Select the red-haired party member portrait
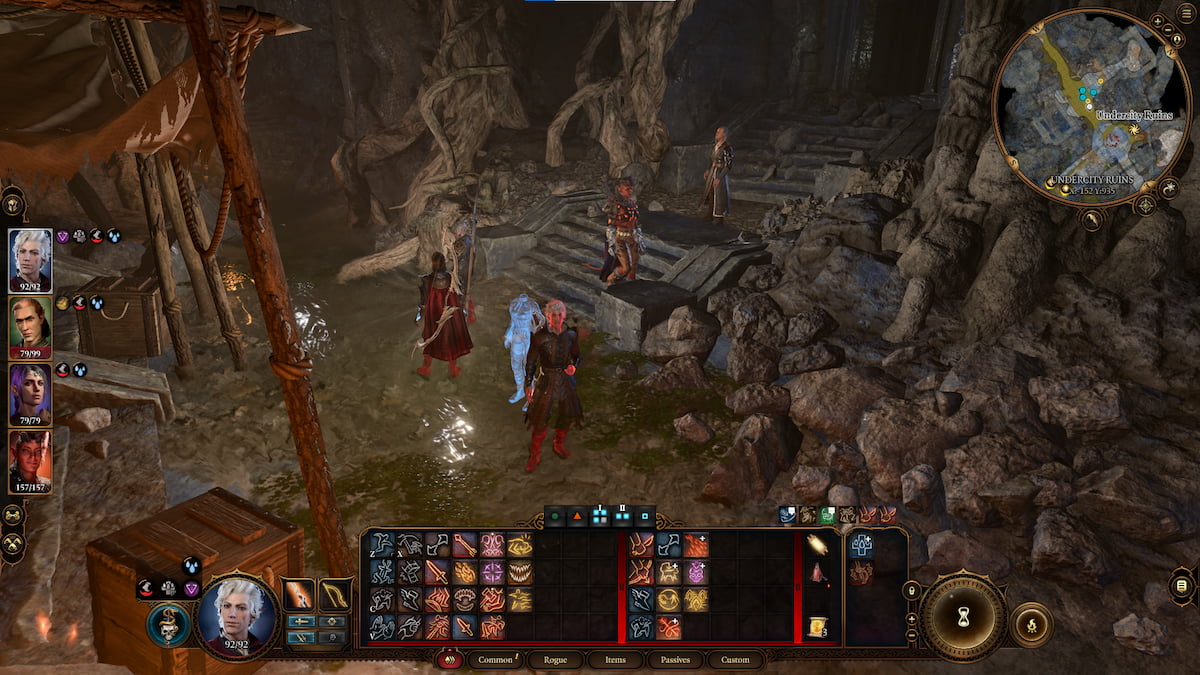 pos(30,326)
